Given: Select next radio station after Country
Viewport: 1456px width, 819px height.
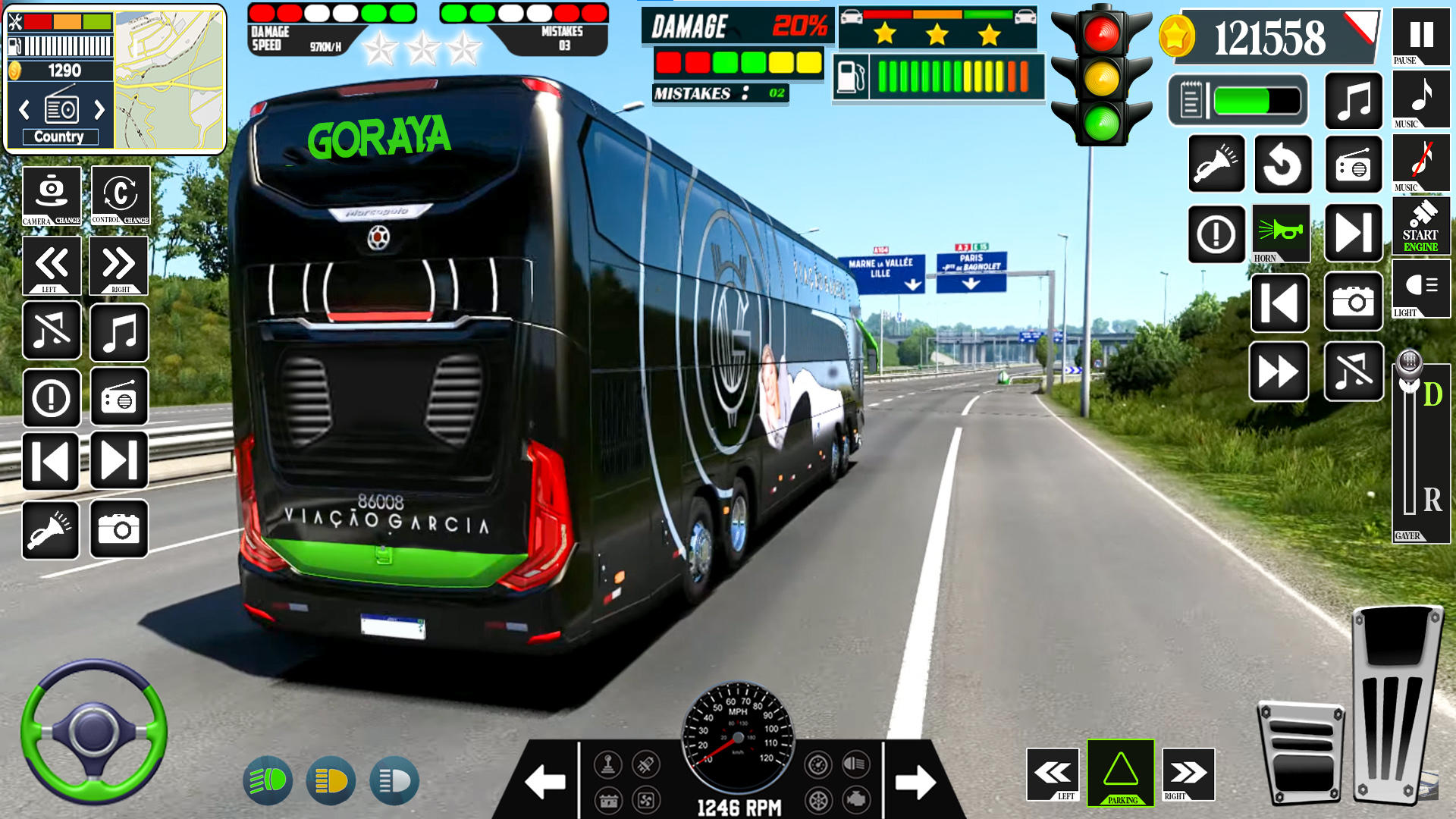Looking at the screenshot, I should click(x=99, y=111).
